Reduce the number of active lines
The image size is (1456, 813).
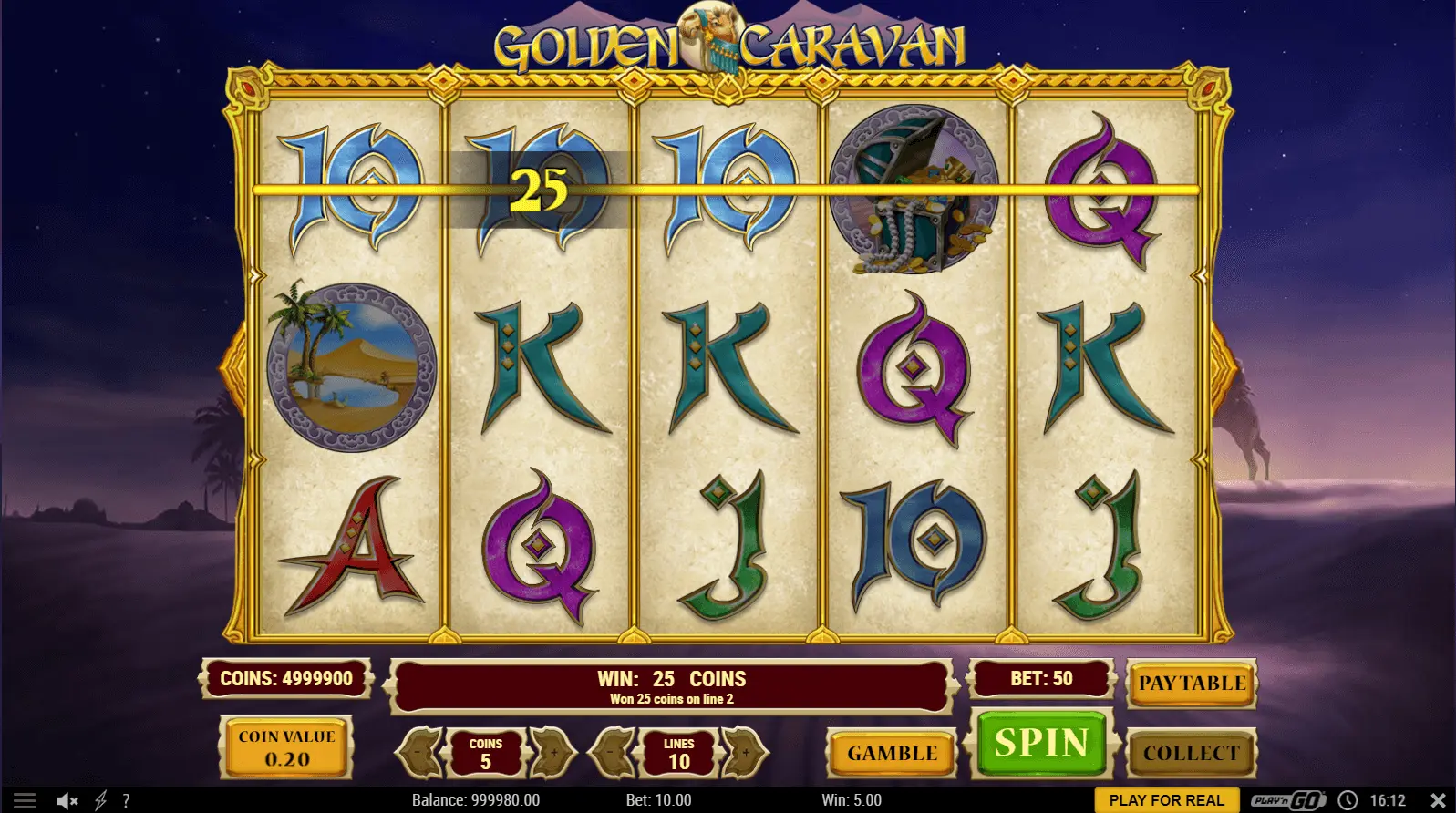tap(614, 753)
